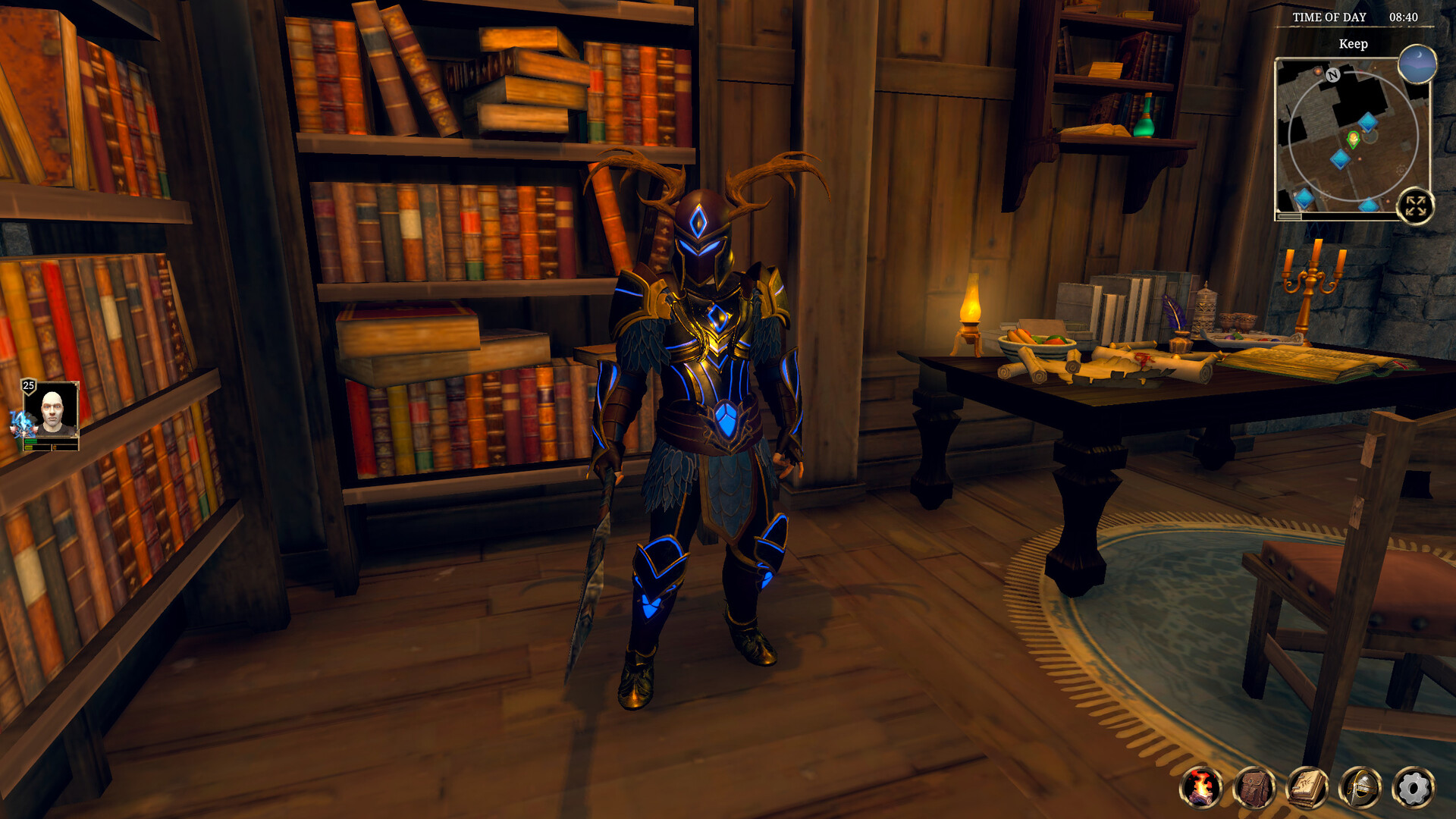Click the player arrow marker on the minimap
This screenshot has height=819, width=1456.
click(x=1353, y=140)
